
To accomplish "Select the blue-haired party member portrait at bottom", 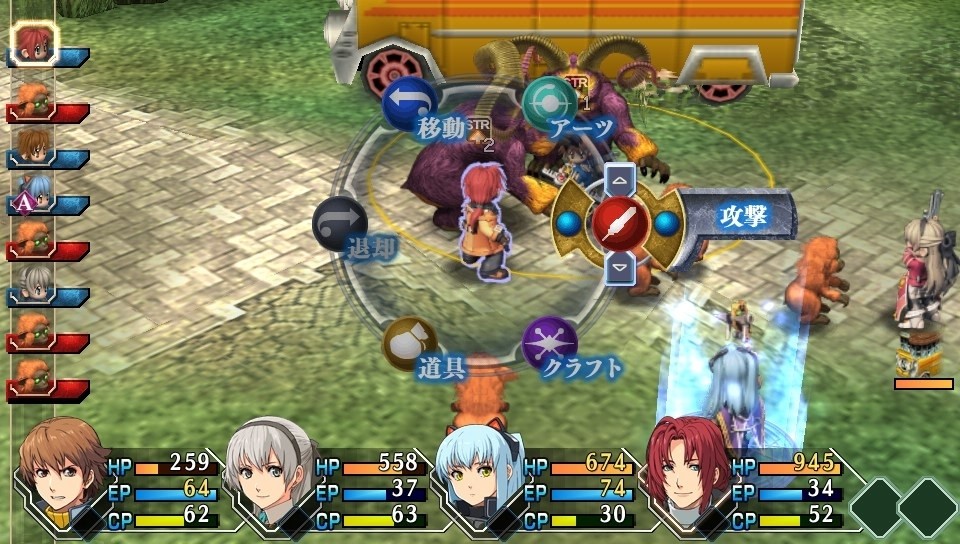I will pos(478,468).
